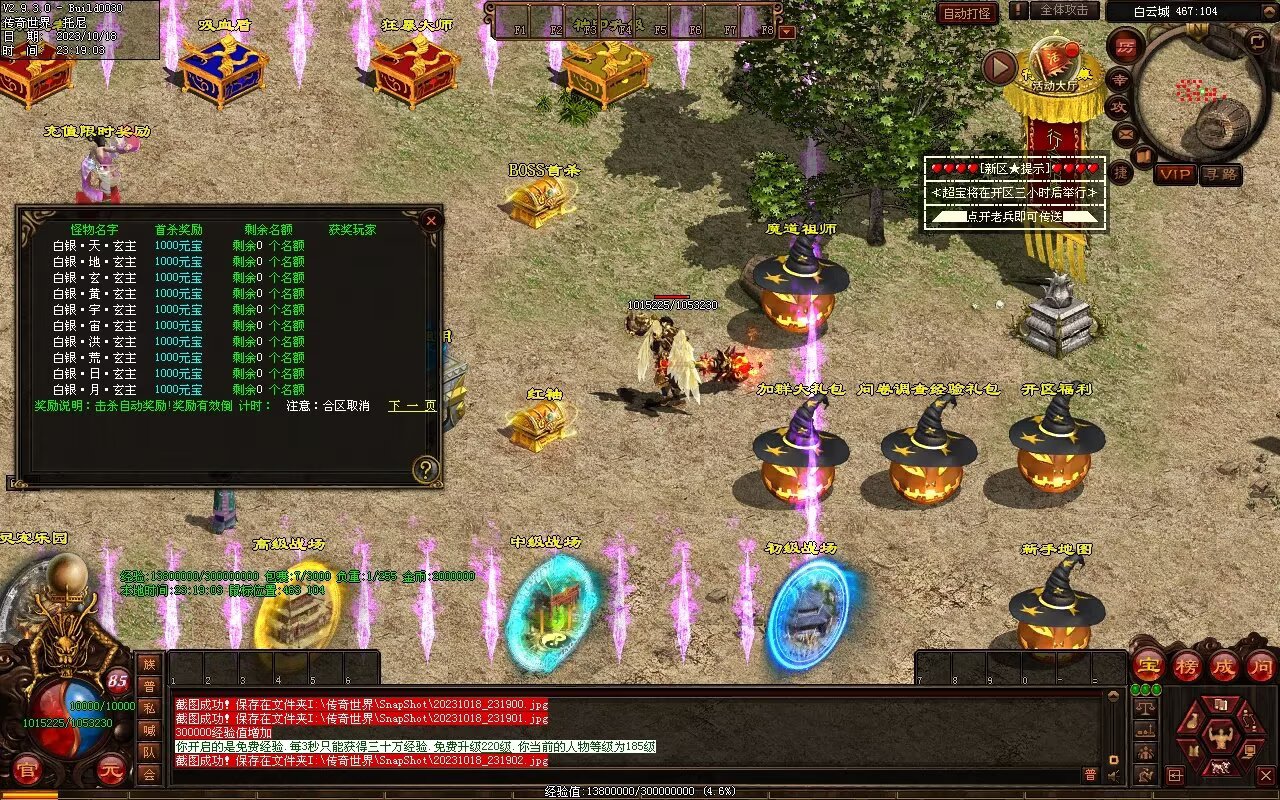Switch chat to 队 team channel
Image resolution: width=1280 pixels, height=800 pixels.
tap(149, 752)
